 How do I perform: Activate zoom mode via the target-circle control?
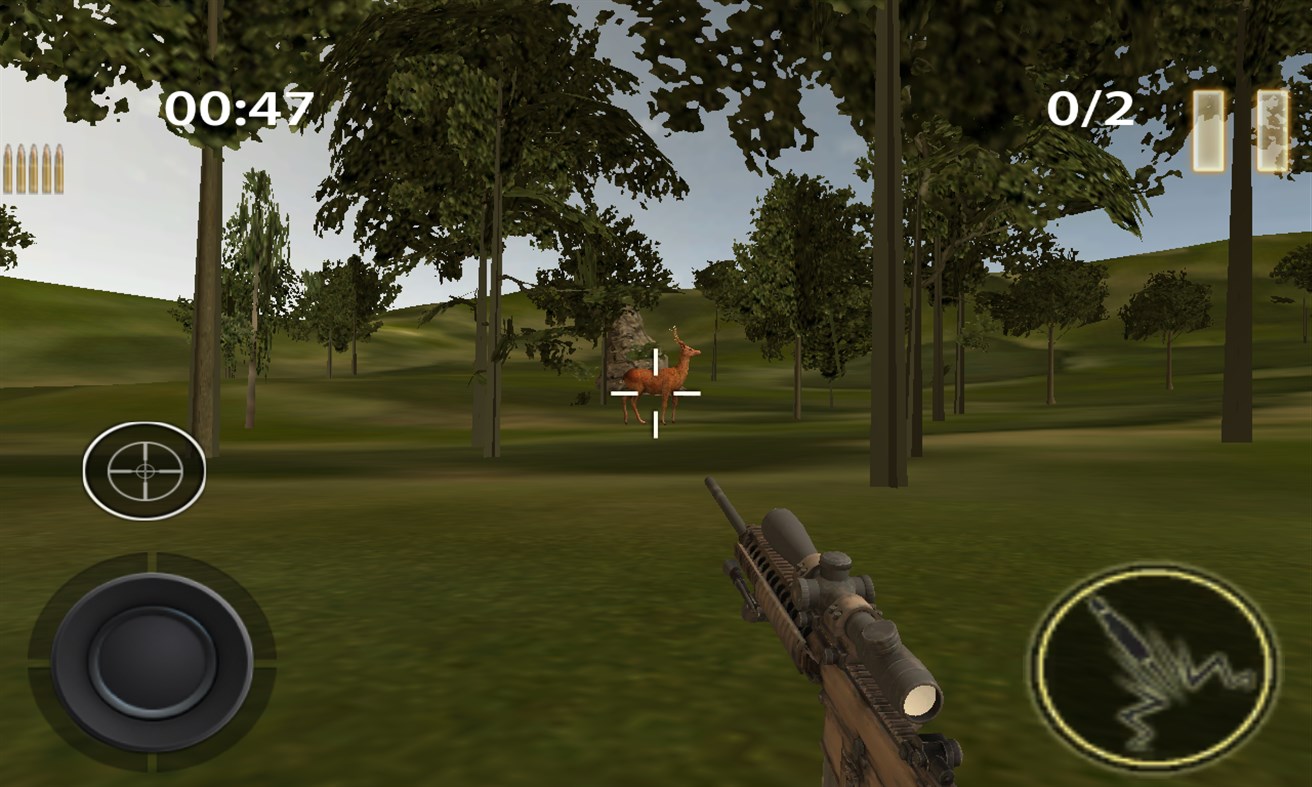coord(143,469)
